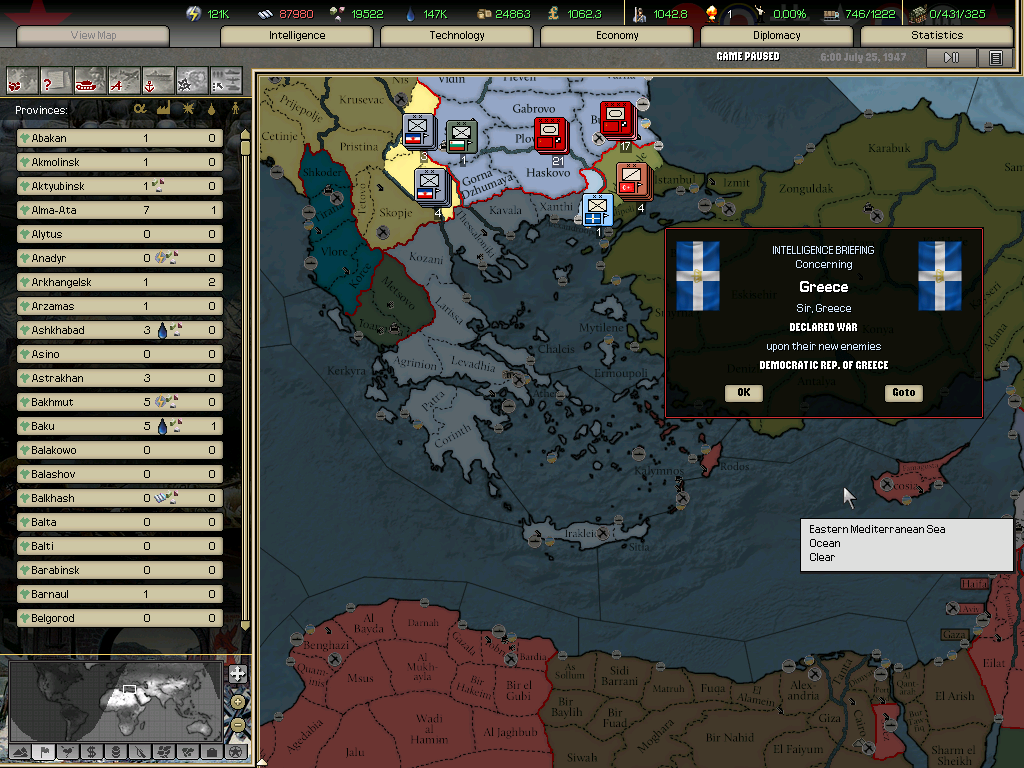
Task: Select the Arkhangelsk province row
Action: coord(120,282)
